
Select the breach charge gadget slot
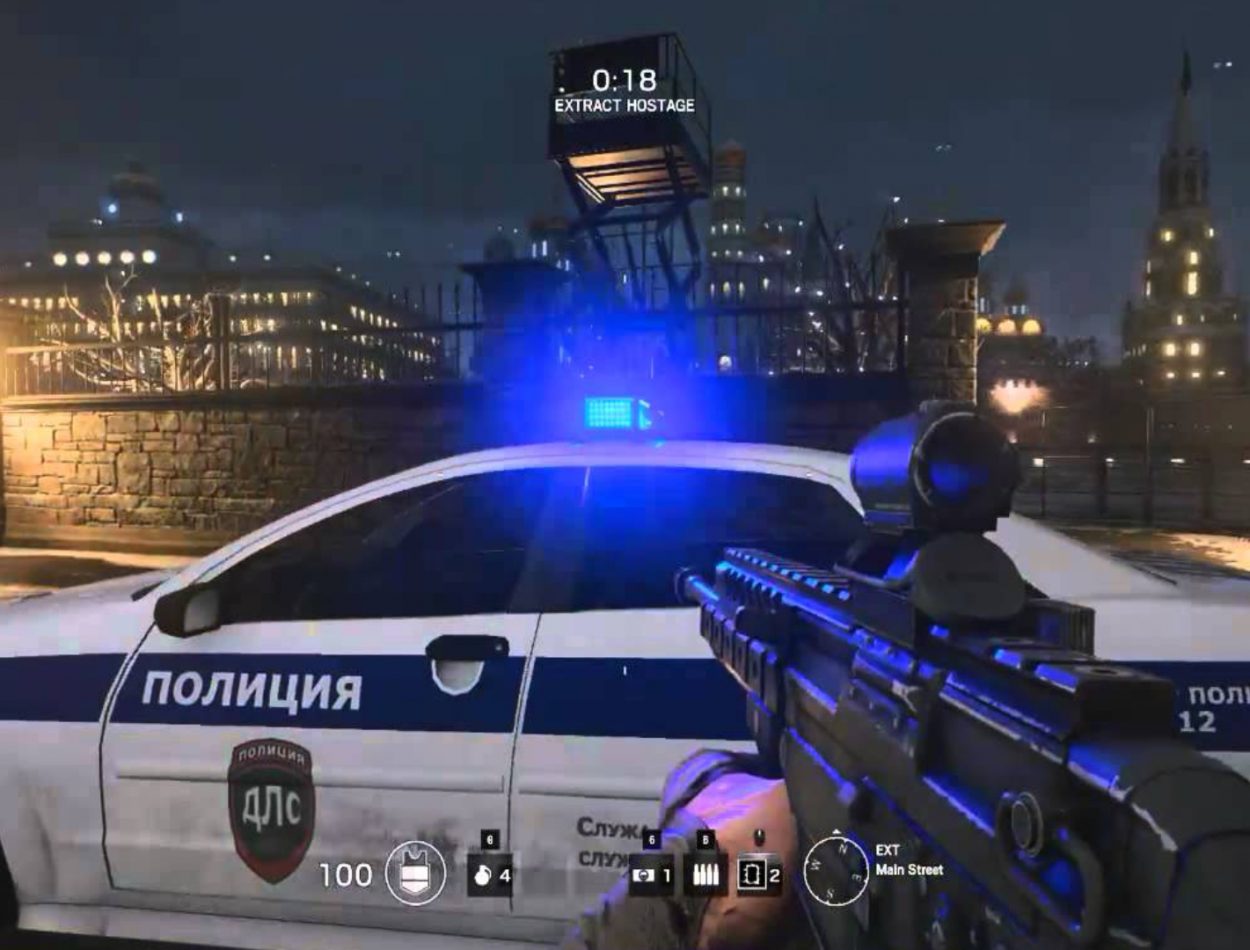pos(759,875)
